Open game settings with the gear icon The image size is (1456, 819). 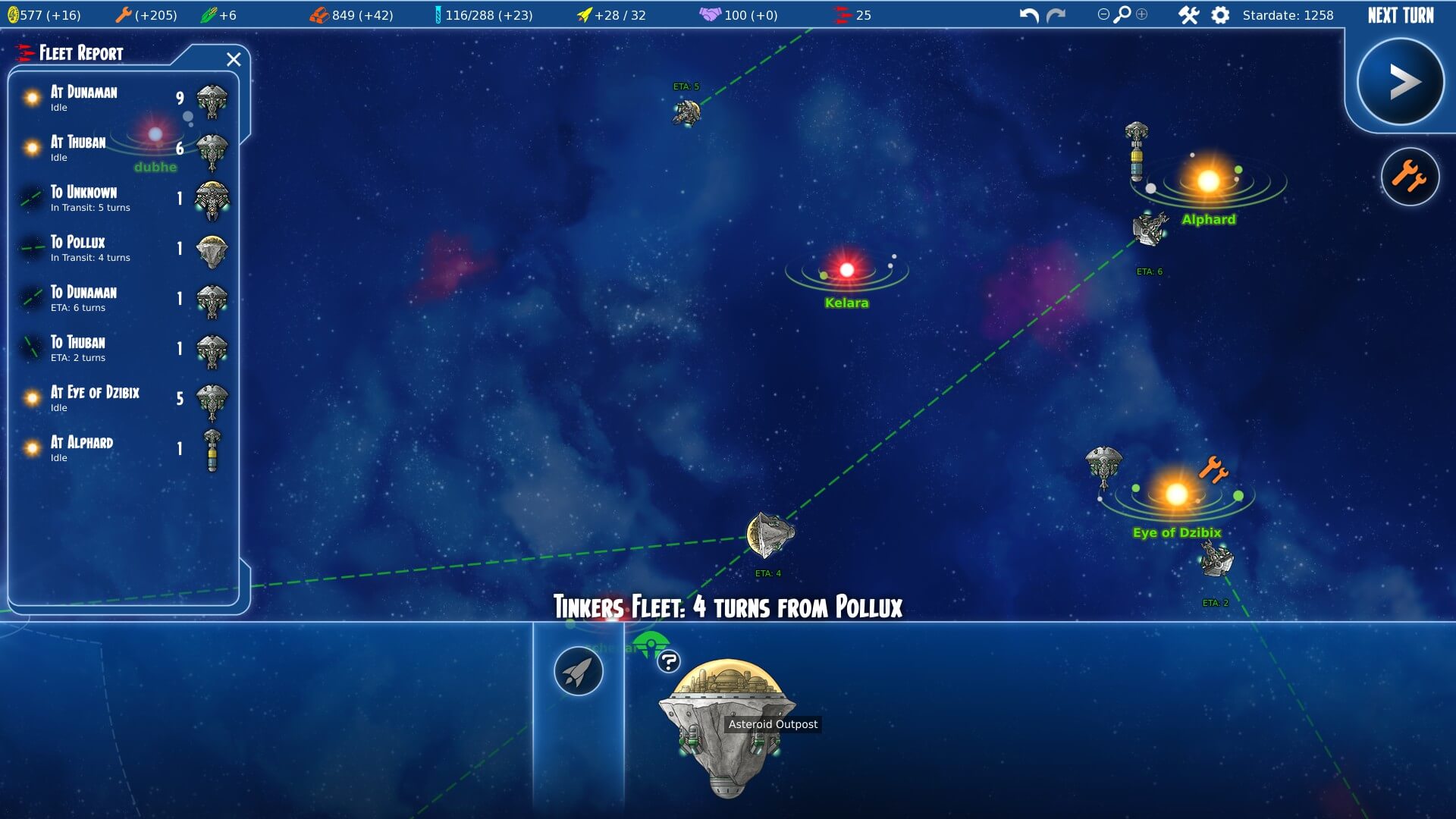coord(1220,15)
